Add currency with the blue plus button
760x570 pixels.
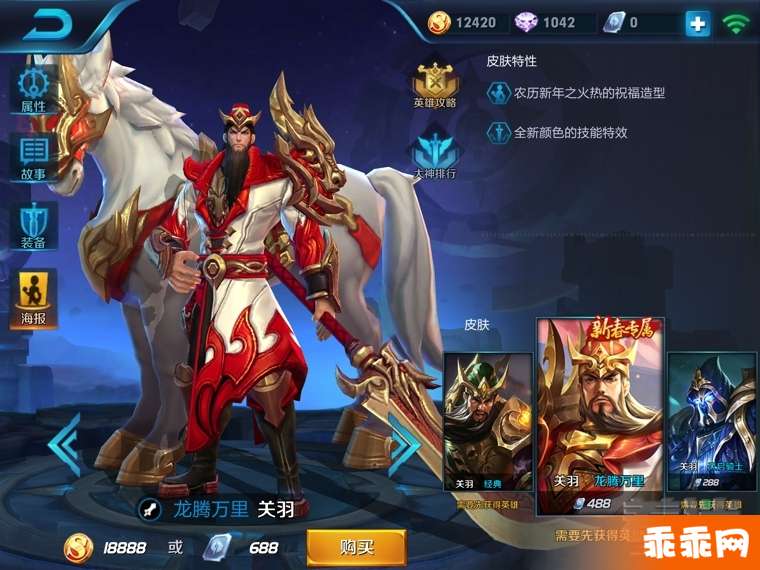click(x=697, y=23)
